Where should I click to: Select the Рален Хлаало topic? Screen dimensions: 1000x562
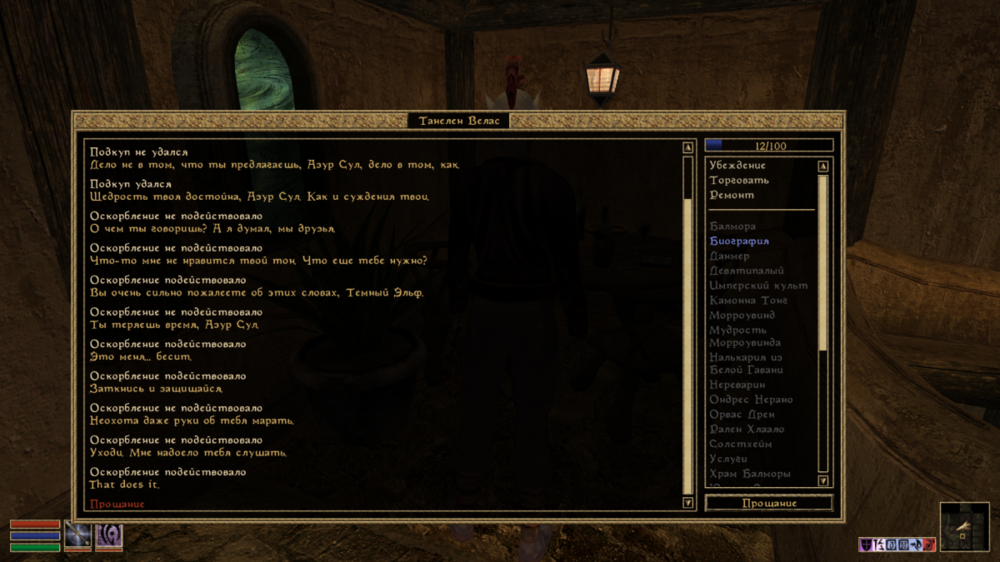click(x=747, y=430)
